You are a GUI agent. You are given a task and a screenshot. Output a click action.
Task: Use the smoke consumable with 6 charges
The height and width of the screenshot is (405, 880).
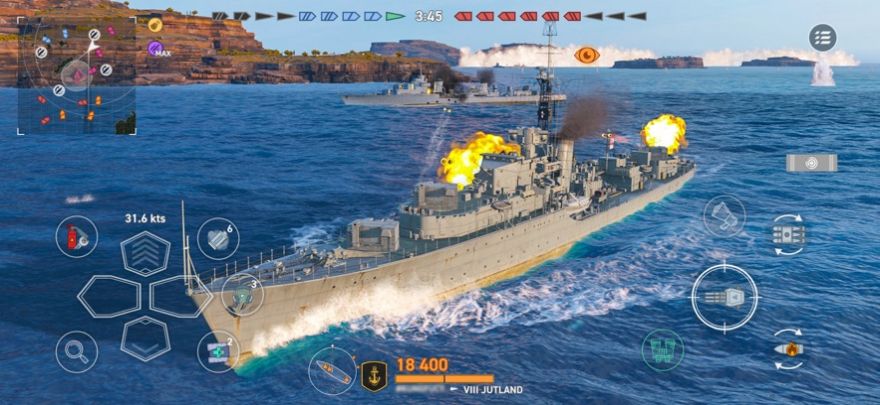(218, 239)
